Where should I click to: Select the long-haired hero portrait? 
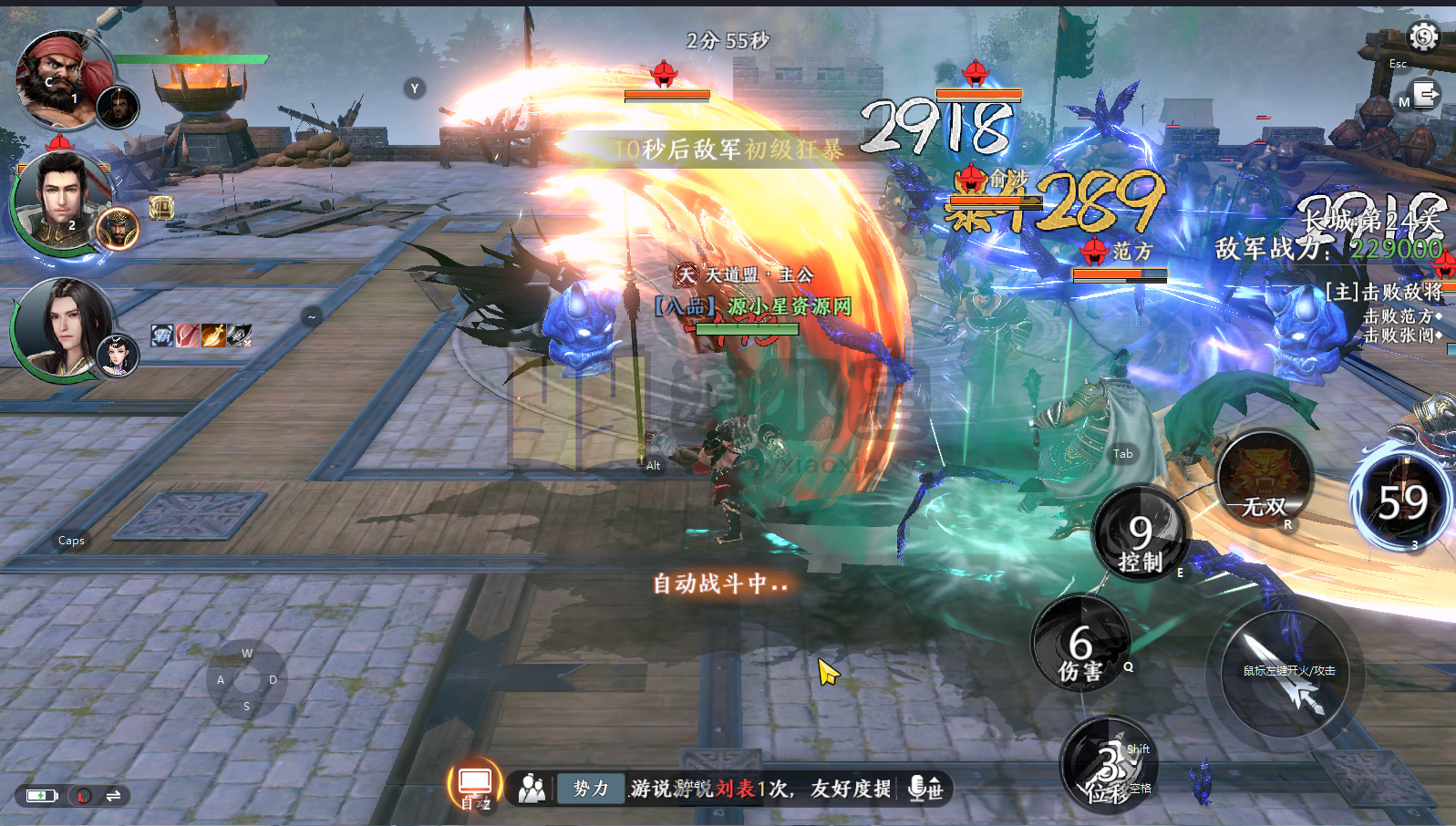coord(64,326)
